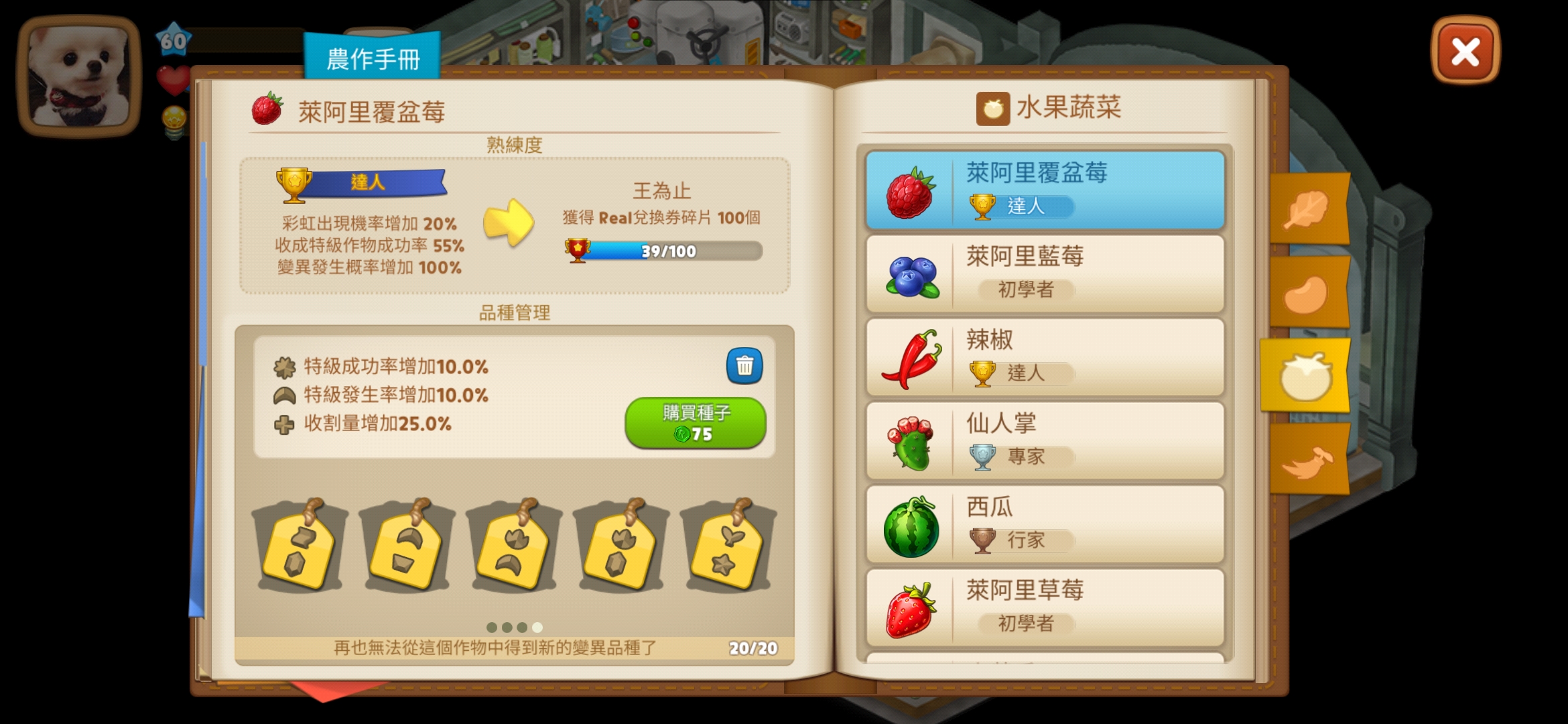Select the 仙人掌 cactus crop entry

click(1042, 439)
